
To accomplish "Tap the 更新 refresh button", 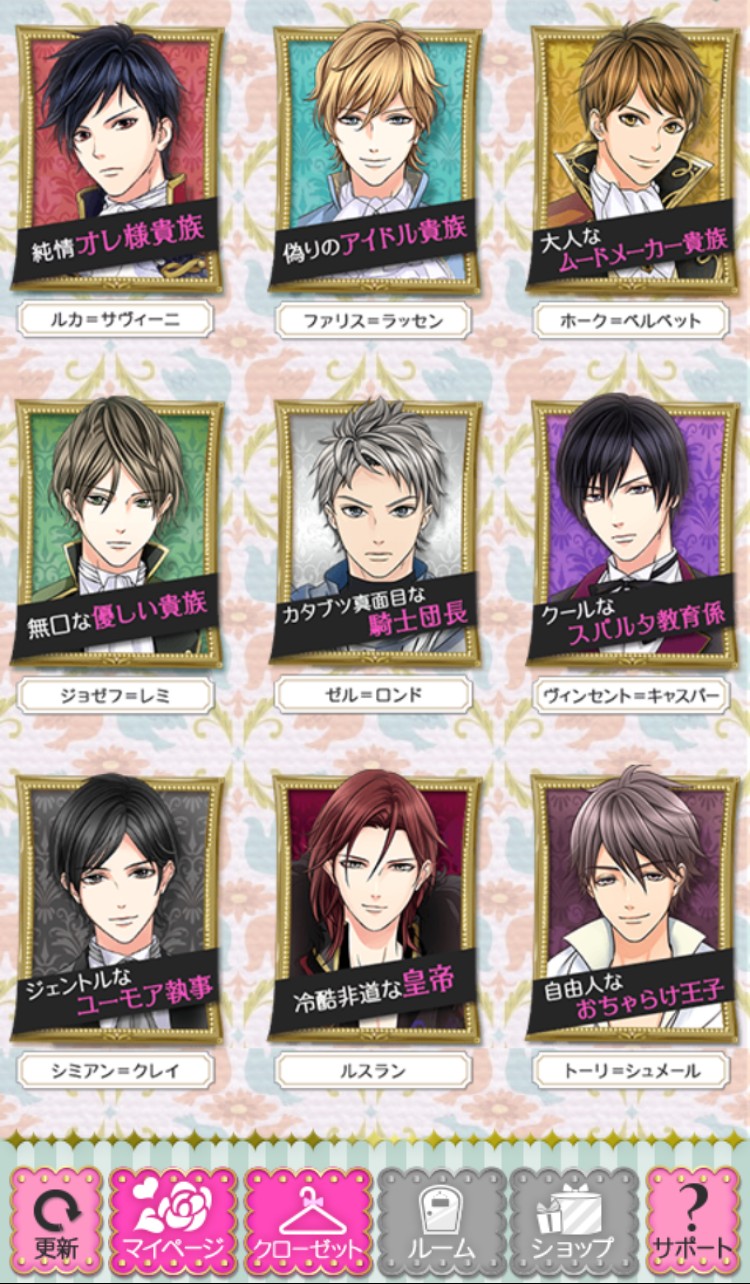I will (x=56, y=1216).
